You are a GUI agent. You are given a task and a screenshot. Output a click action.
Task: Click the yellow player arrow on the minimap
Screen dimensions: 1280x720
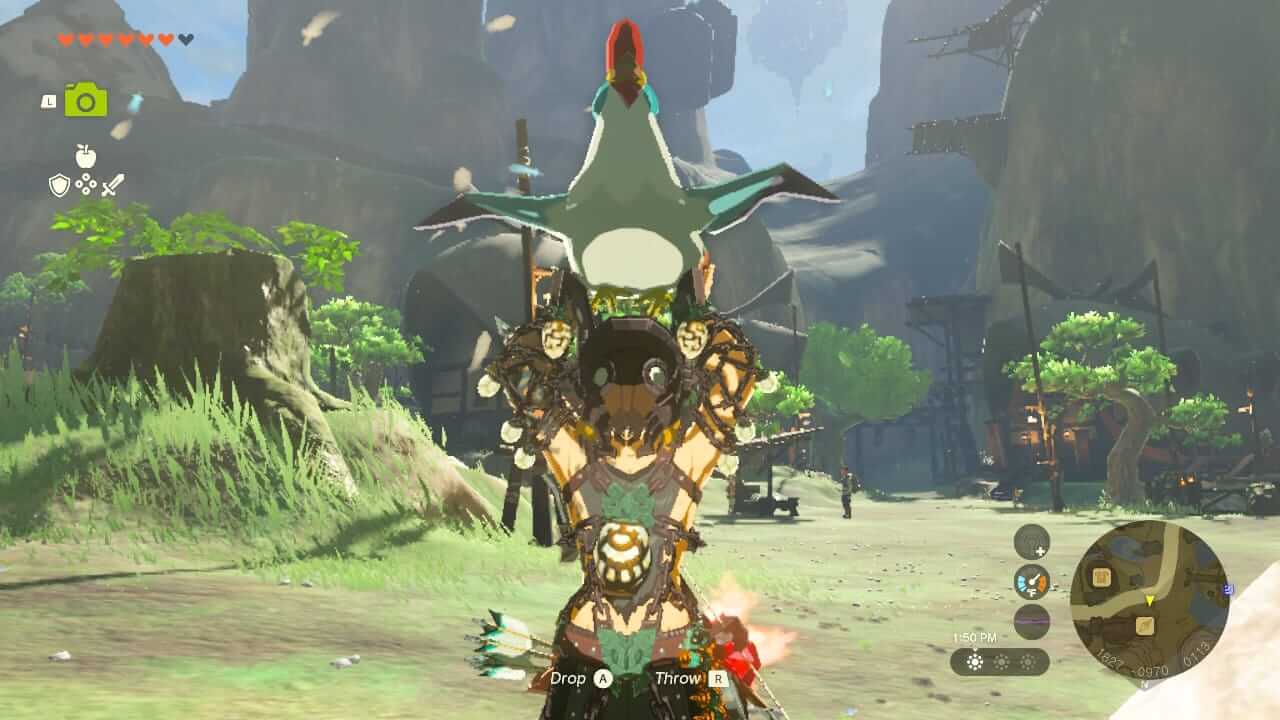(1149, 601)
